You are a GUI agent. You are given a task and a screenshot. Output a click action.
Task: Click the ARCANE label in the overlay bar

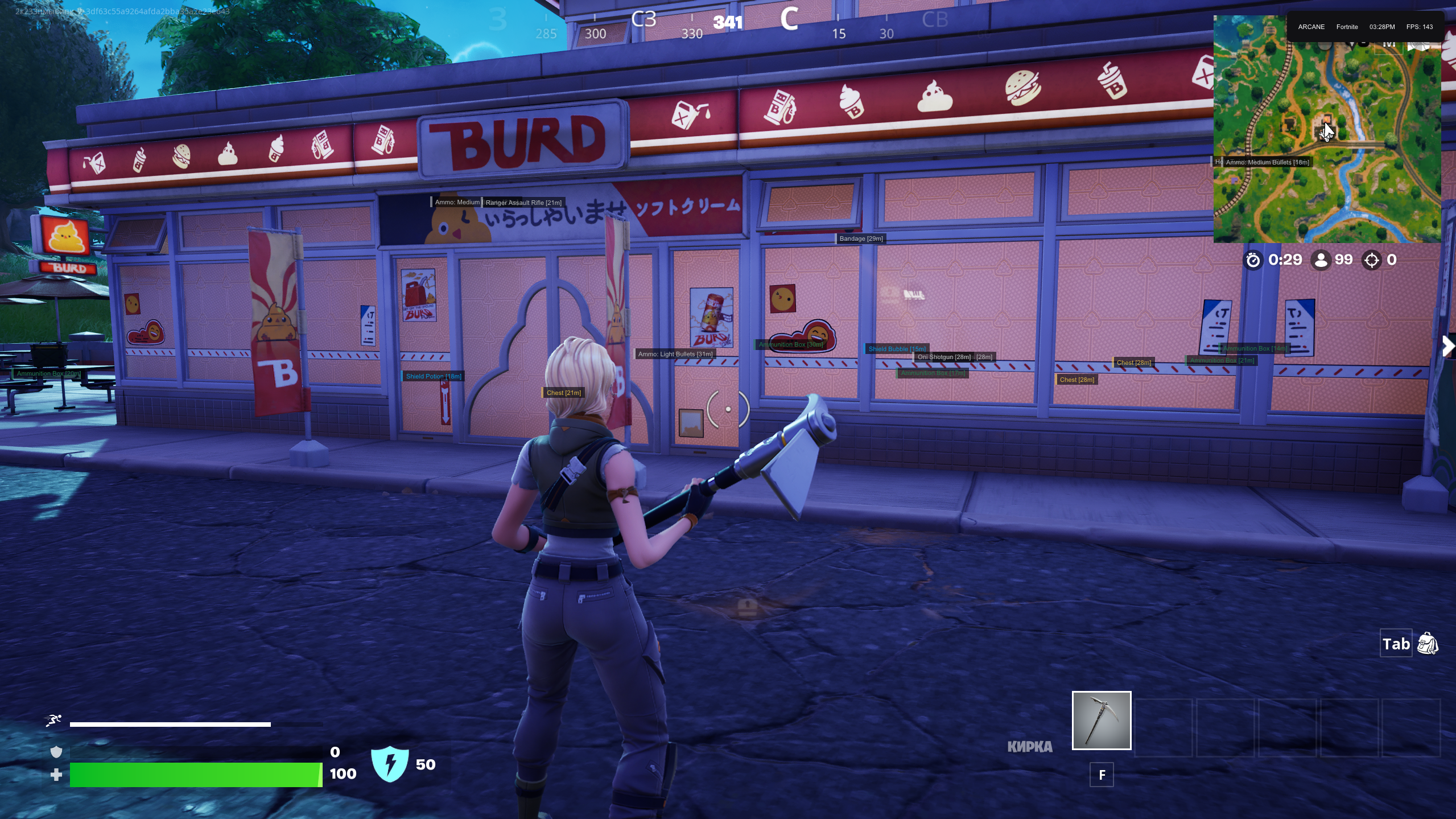1311,27
